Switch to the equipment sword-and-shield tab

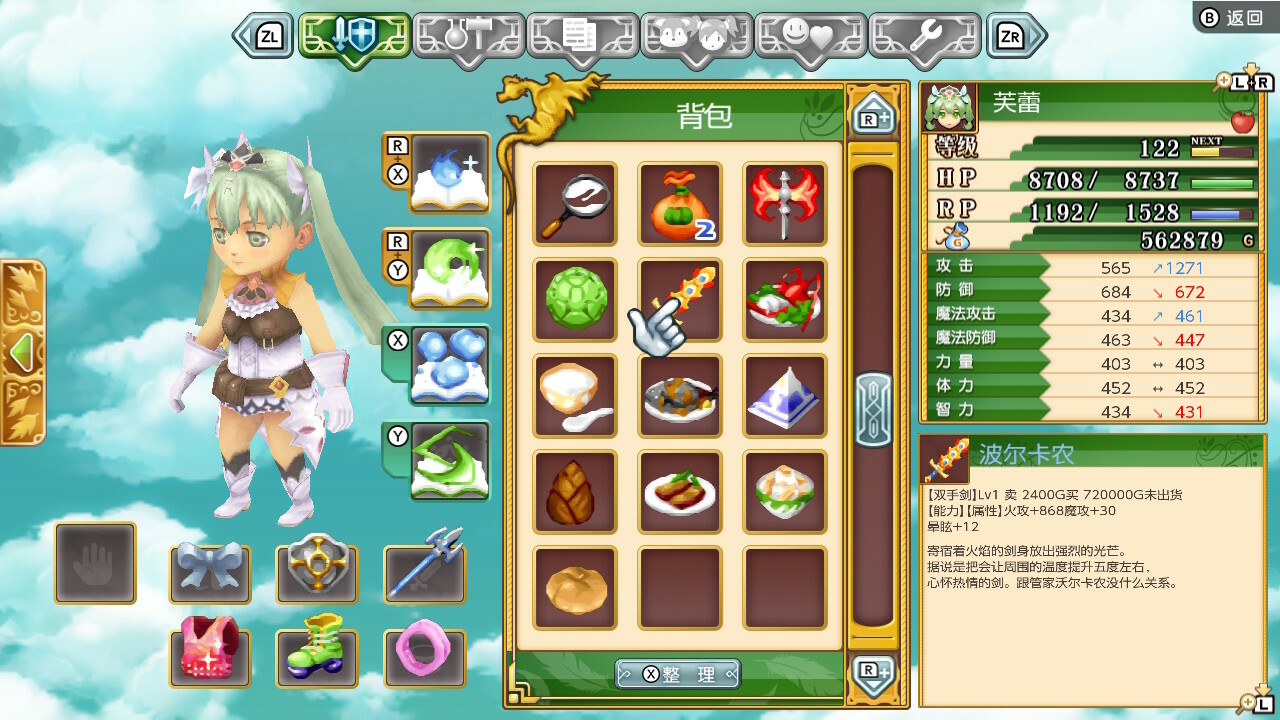pos(354,37)
